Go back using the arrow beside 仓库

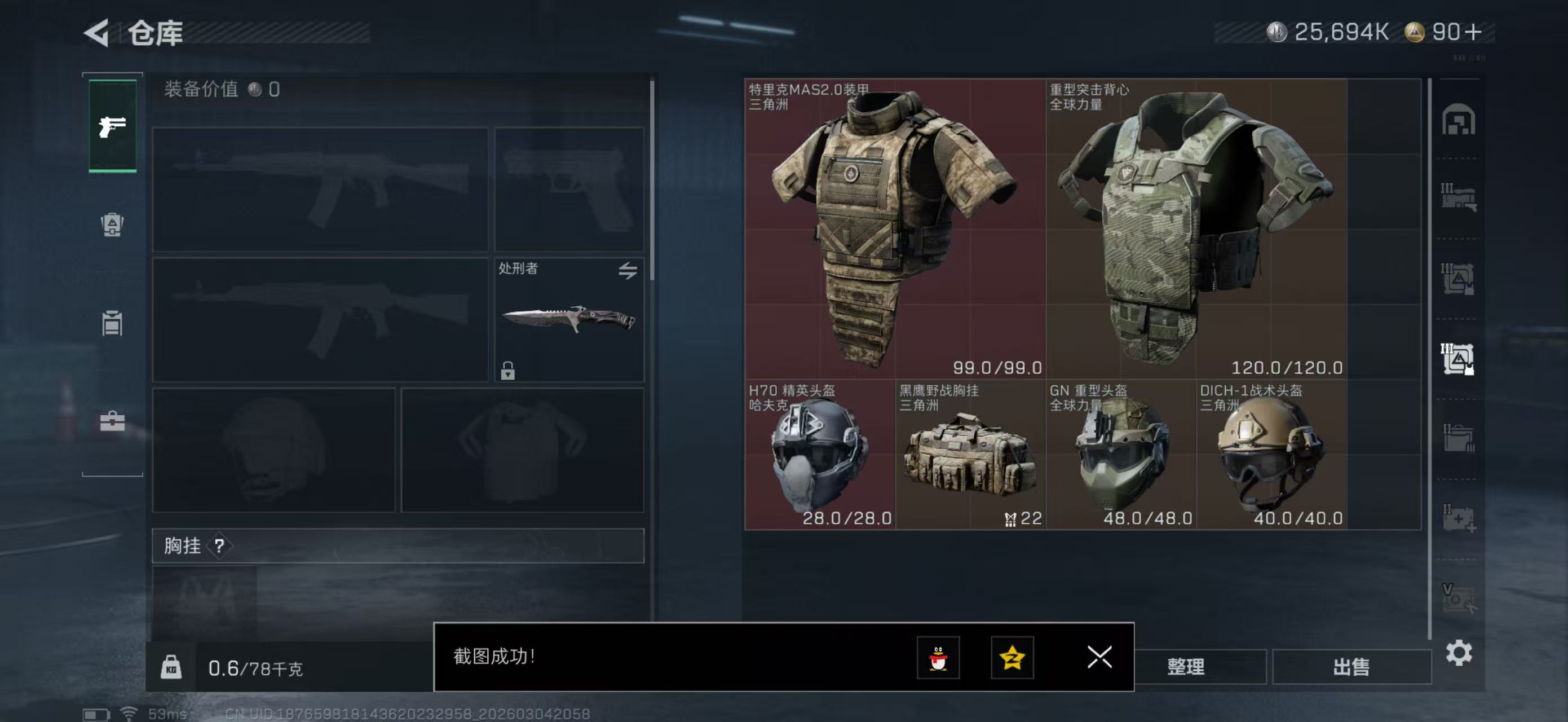point(98,32)
